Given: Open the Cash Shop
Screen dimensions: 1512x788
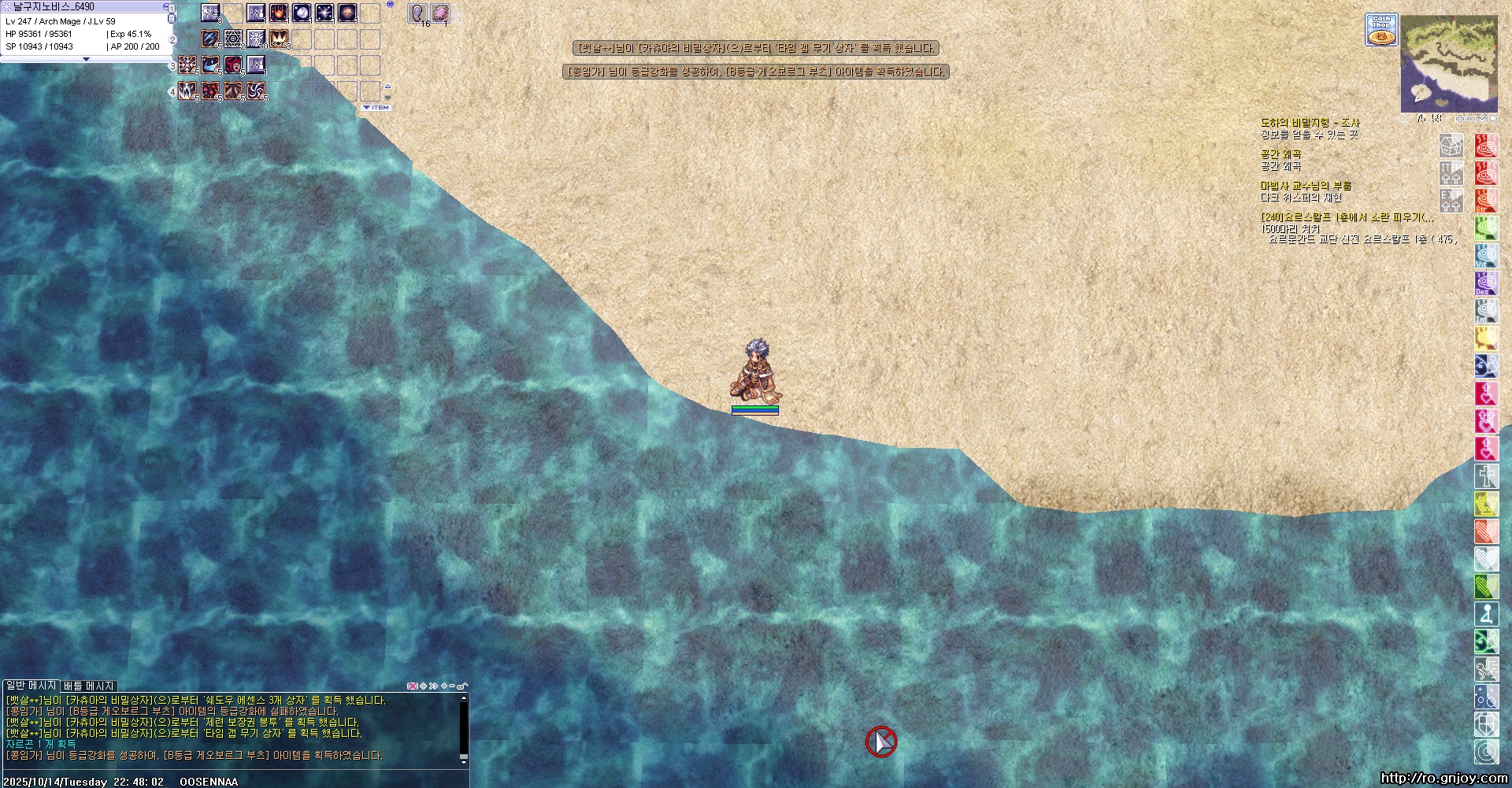Looking at the screenshot, I should pos(1380,30).
